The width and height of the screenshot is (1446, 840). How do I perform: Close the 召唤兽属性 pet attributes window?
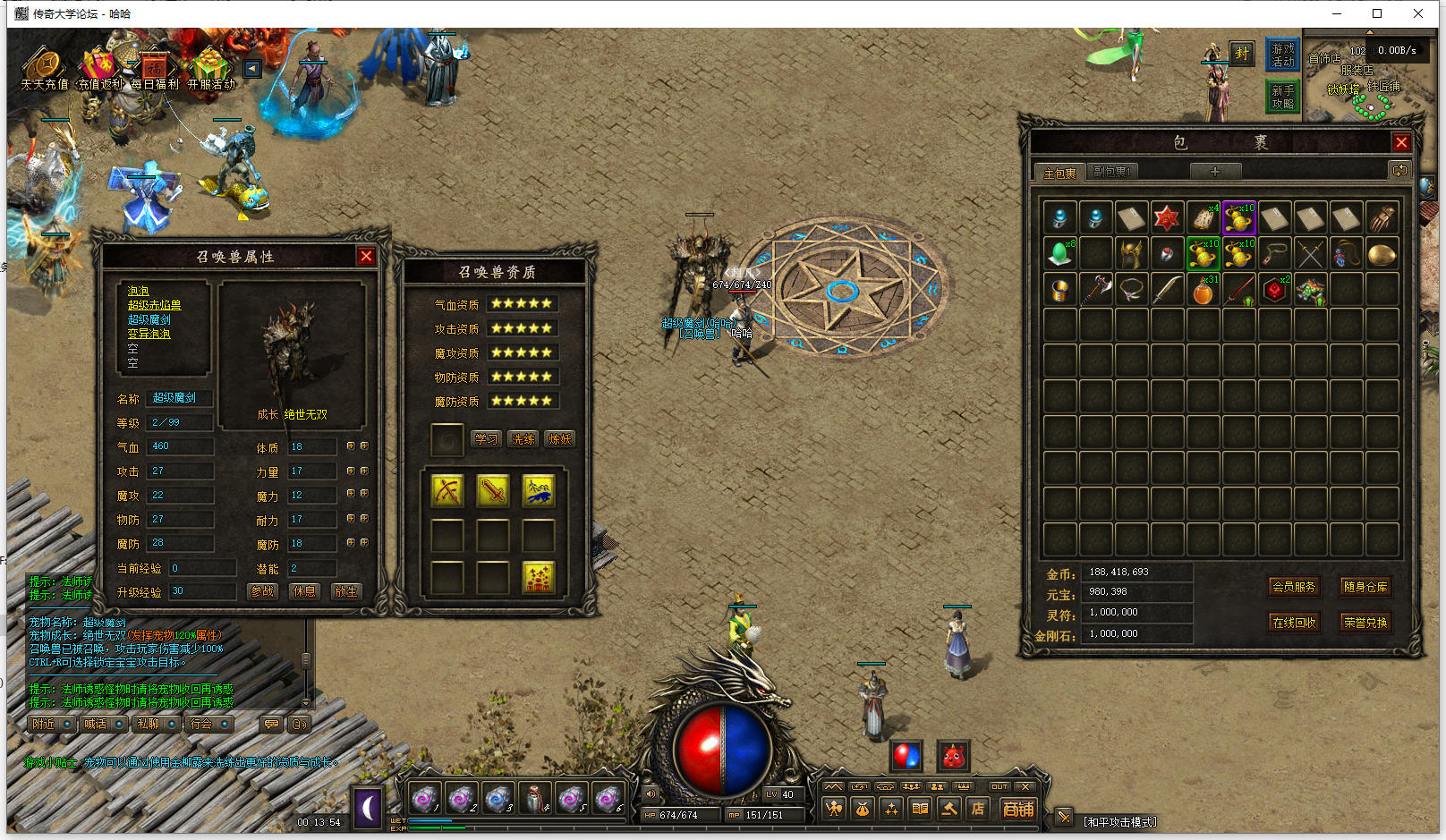point(366,257)
